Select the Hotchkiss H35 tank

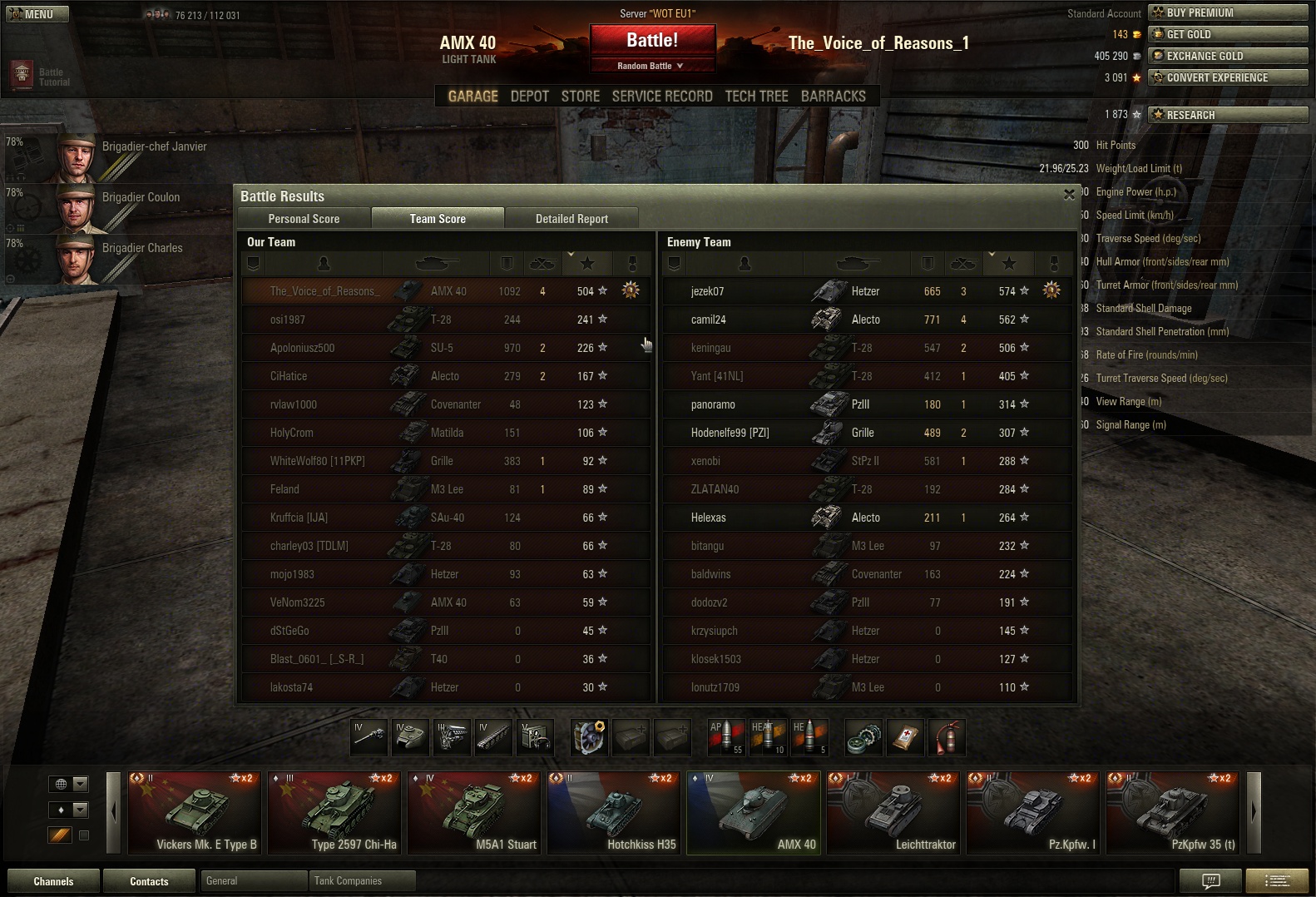click(x=615, y=812)
